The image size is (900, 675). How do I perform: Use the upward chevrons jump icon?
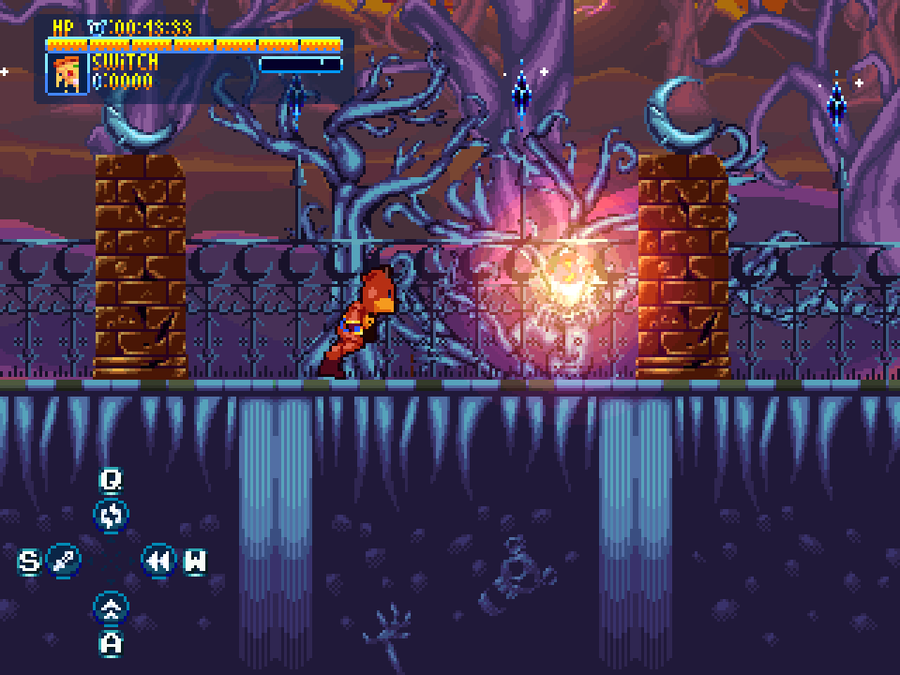[x=111, y=607]
